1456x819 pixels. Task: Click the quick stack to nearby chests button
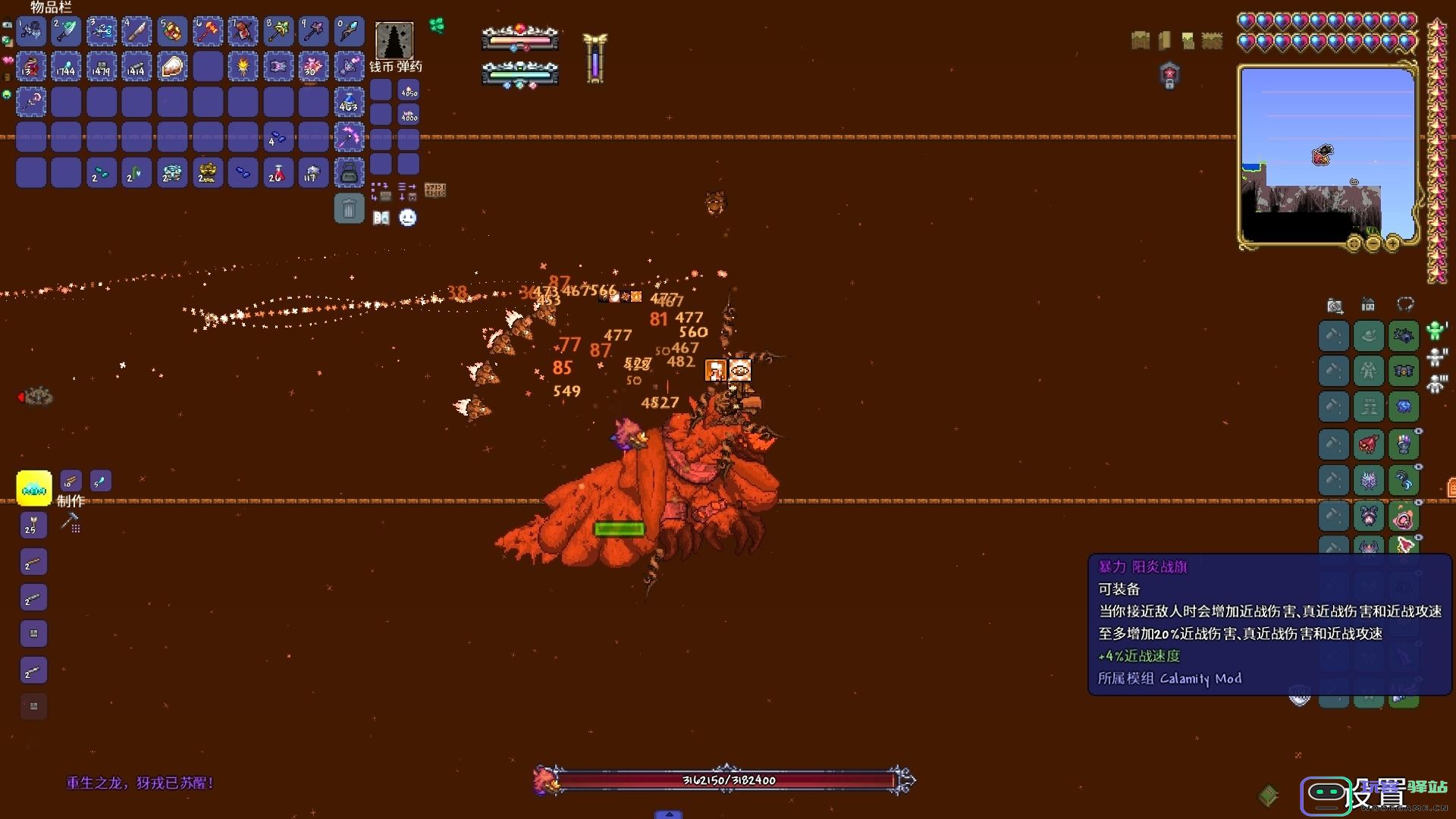pyautogui.click(x=381, y=190)
